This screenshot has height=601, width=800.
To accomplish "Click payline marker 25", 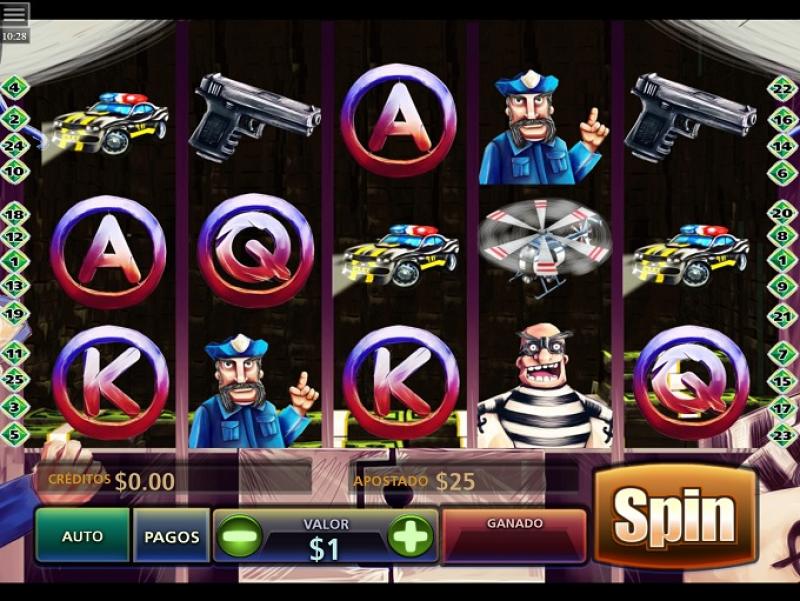I will tap(14, 380).
